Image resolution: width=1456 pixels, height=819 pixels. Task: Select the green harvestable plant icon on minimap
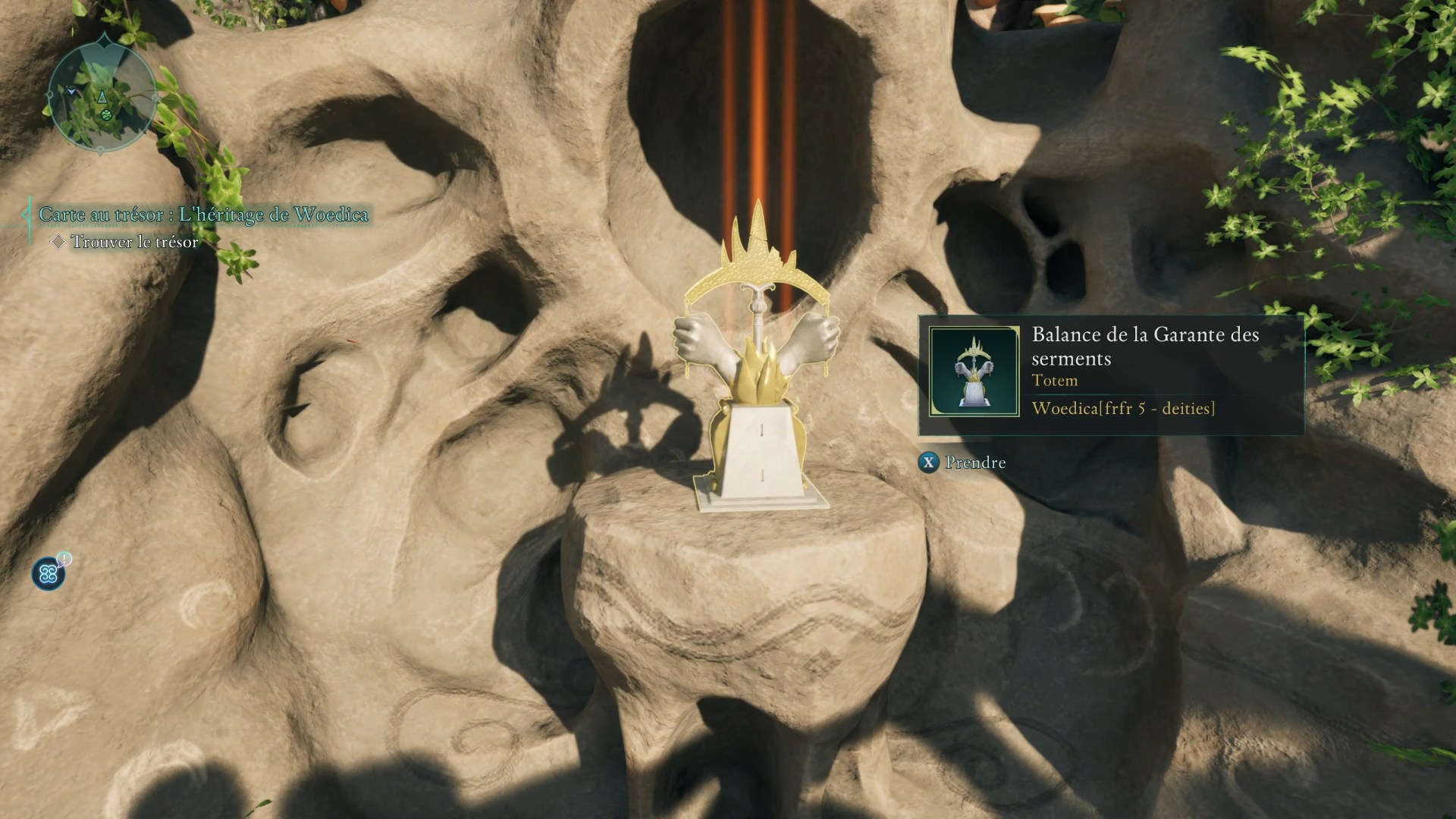tap(106, 115)
